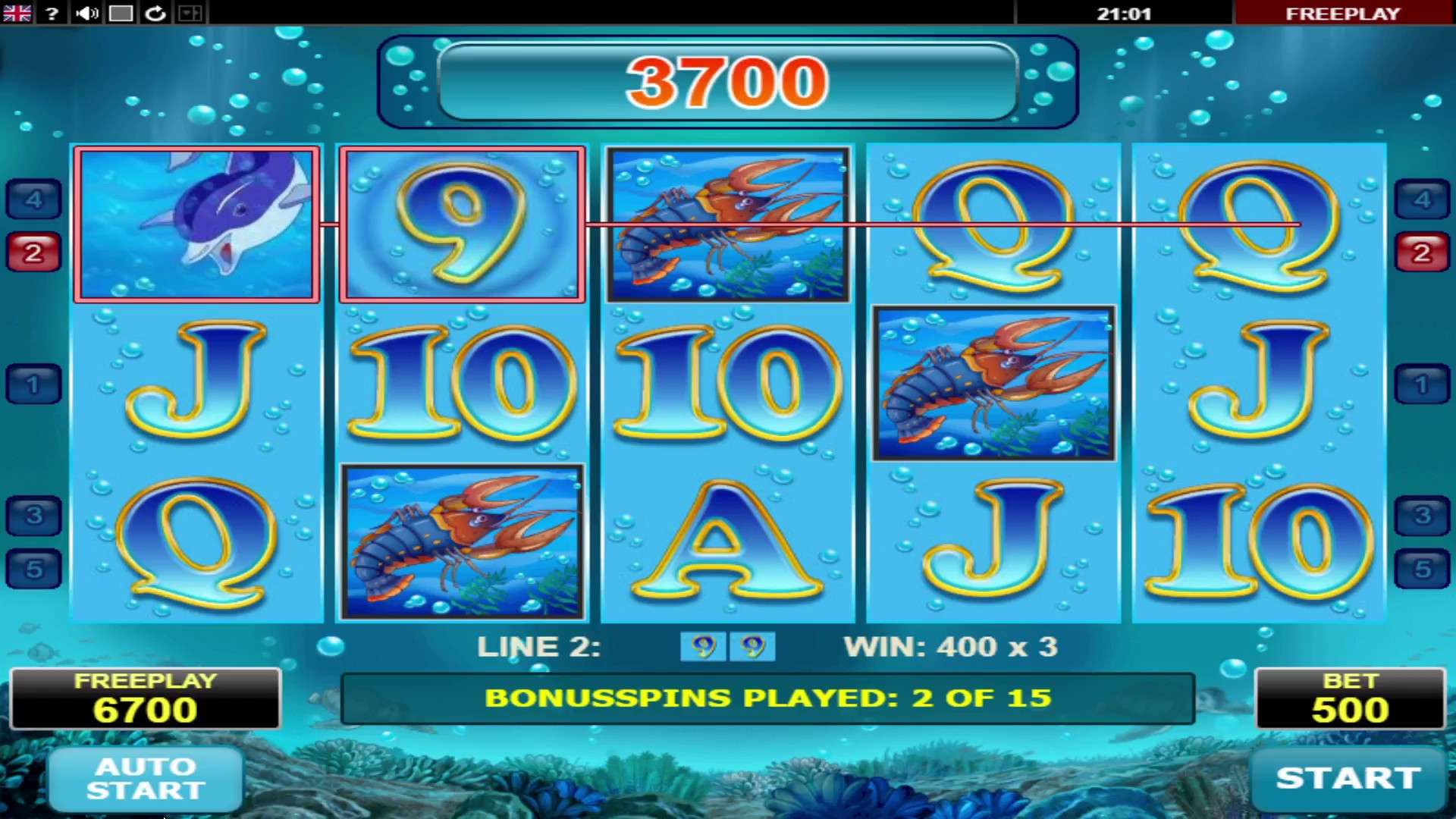The width and height of the screenshot is (1456, 819).
Task: Click the lobster symbol on the middle reel
Action: click(726, 224)
